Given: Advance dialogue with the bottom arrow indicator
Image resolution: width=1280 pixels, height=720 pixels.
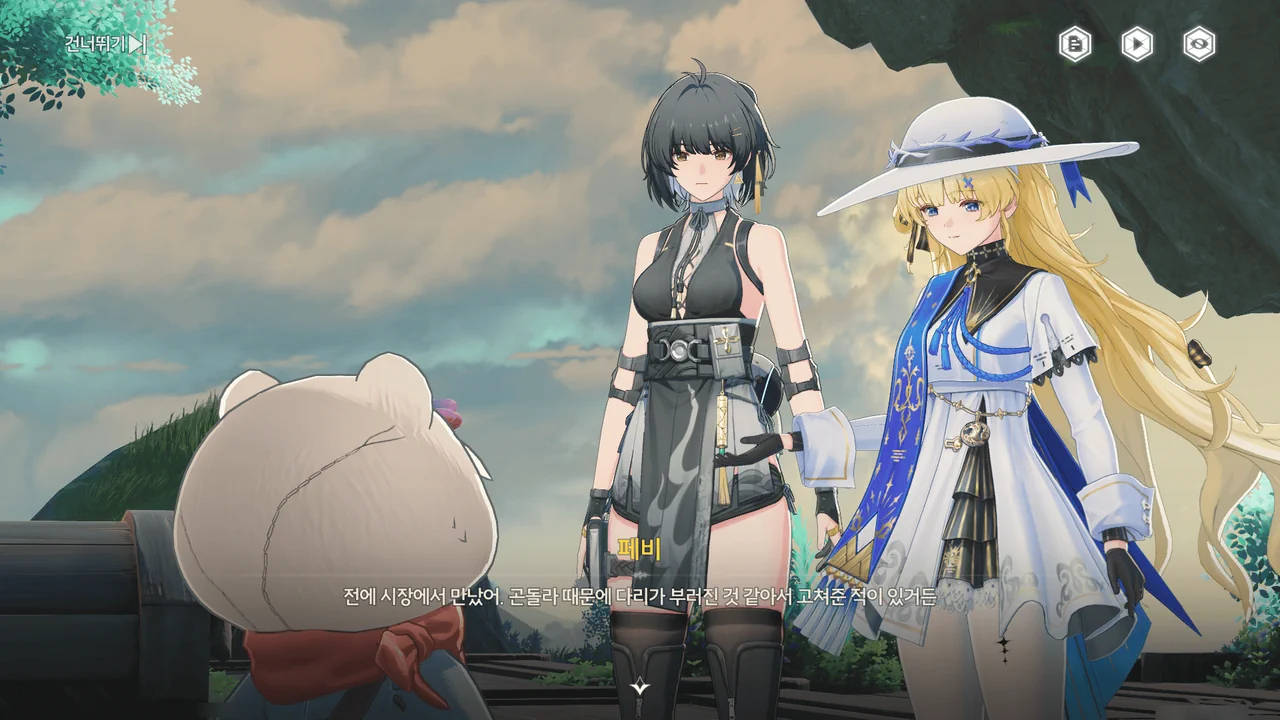Looking at the screenshot, I should 640,687.
